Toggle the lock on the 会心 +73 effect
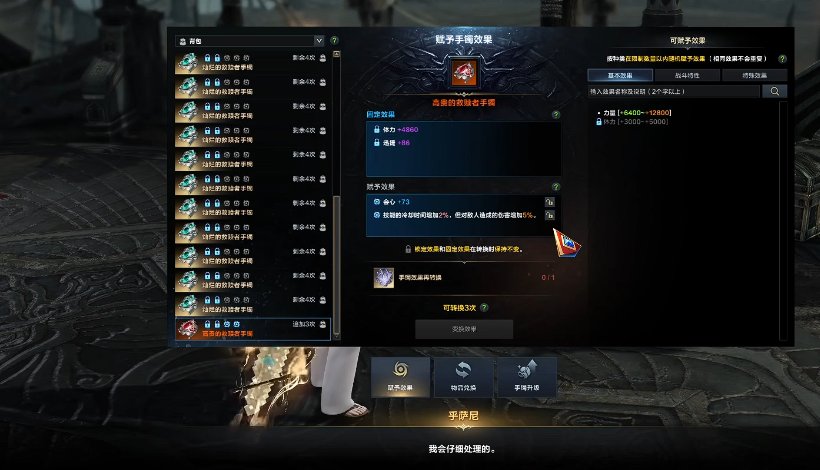The height and width of the screenshot is (470, 820). click(550, 202)
